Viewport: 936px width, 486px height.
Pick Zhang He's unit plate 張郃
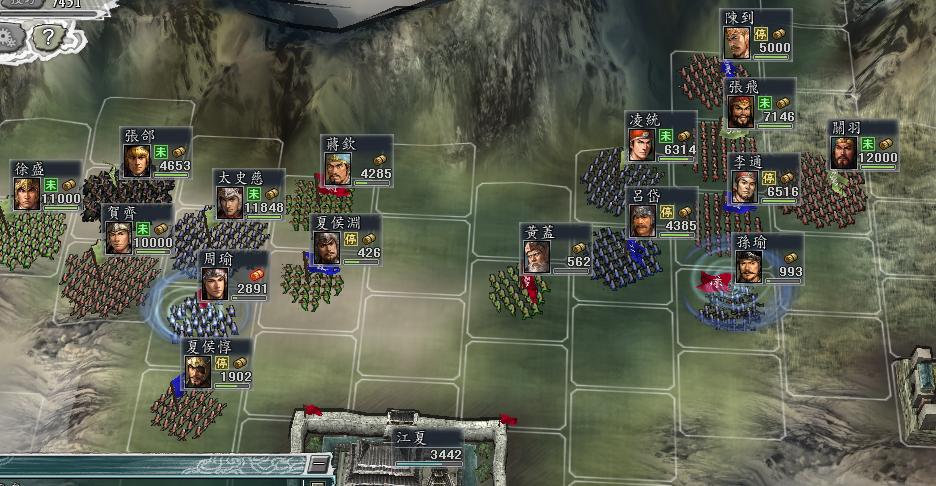[156, 153]
